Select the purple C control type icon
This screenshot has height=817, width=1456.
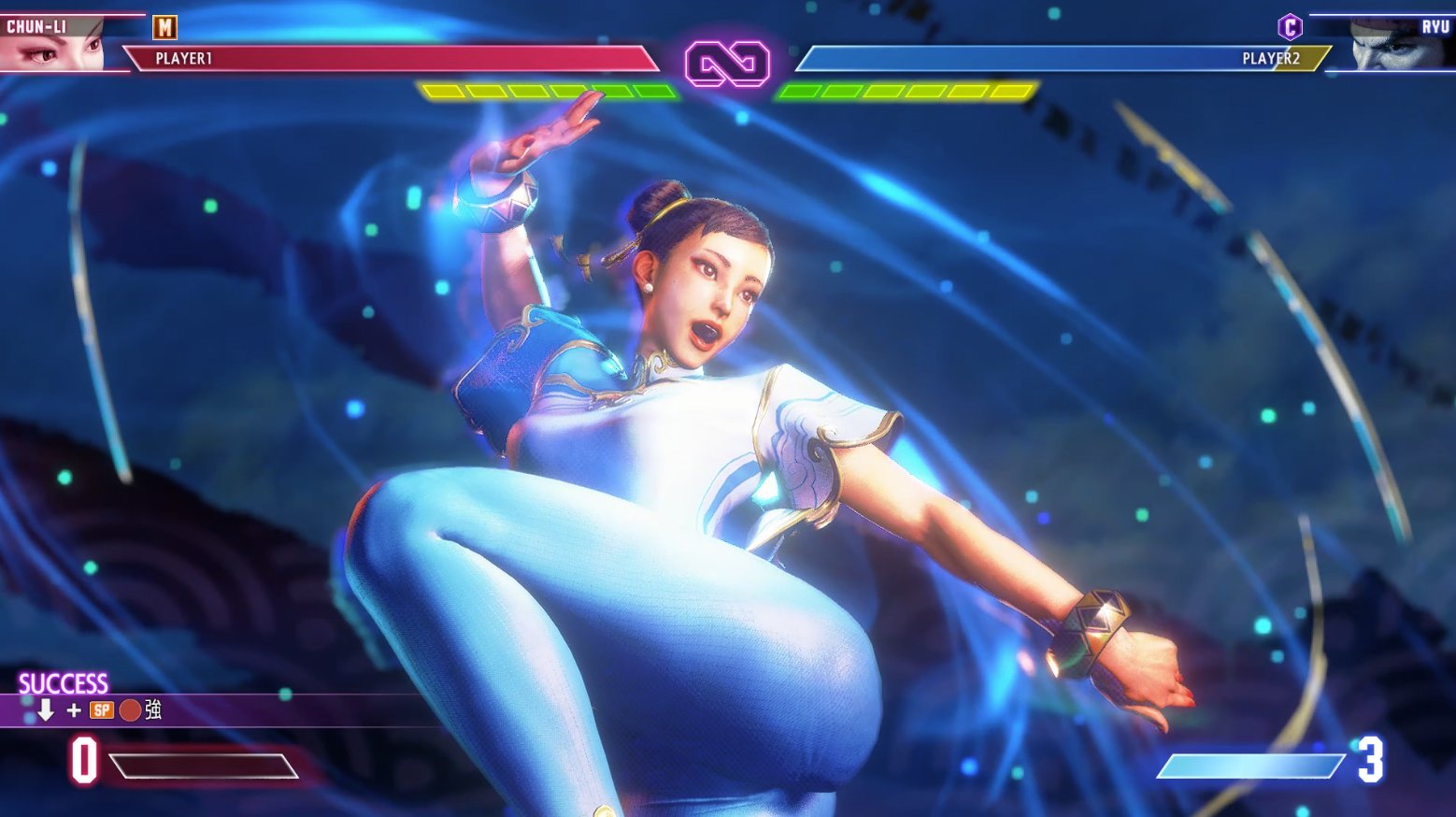point(1290,27)
